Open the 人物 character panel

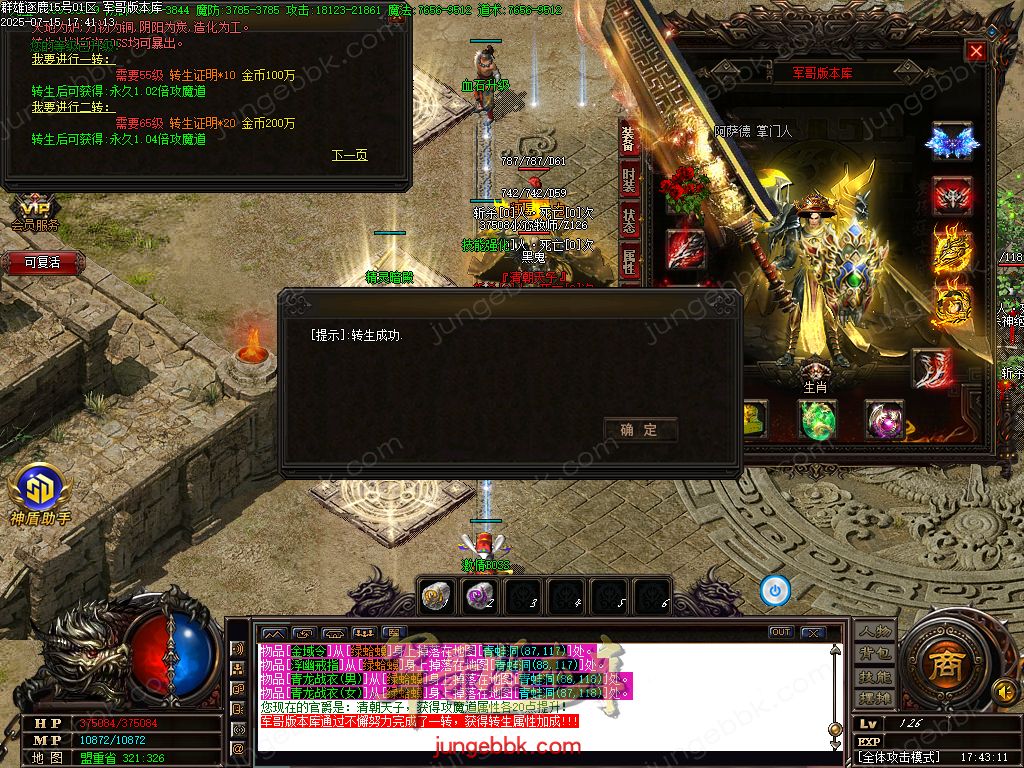pos(874,631)
